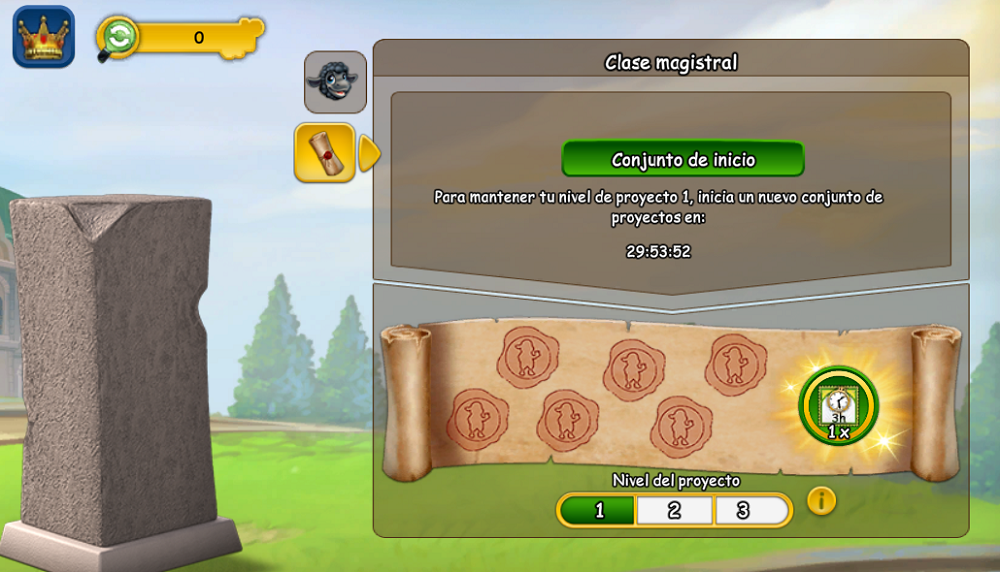Click the green refresh icon on the key bar

pyautogui.click(x=119, y=37)
